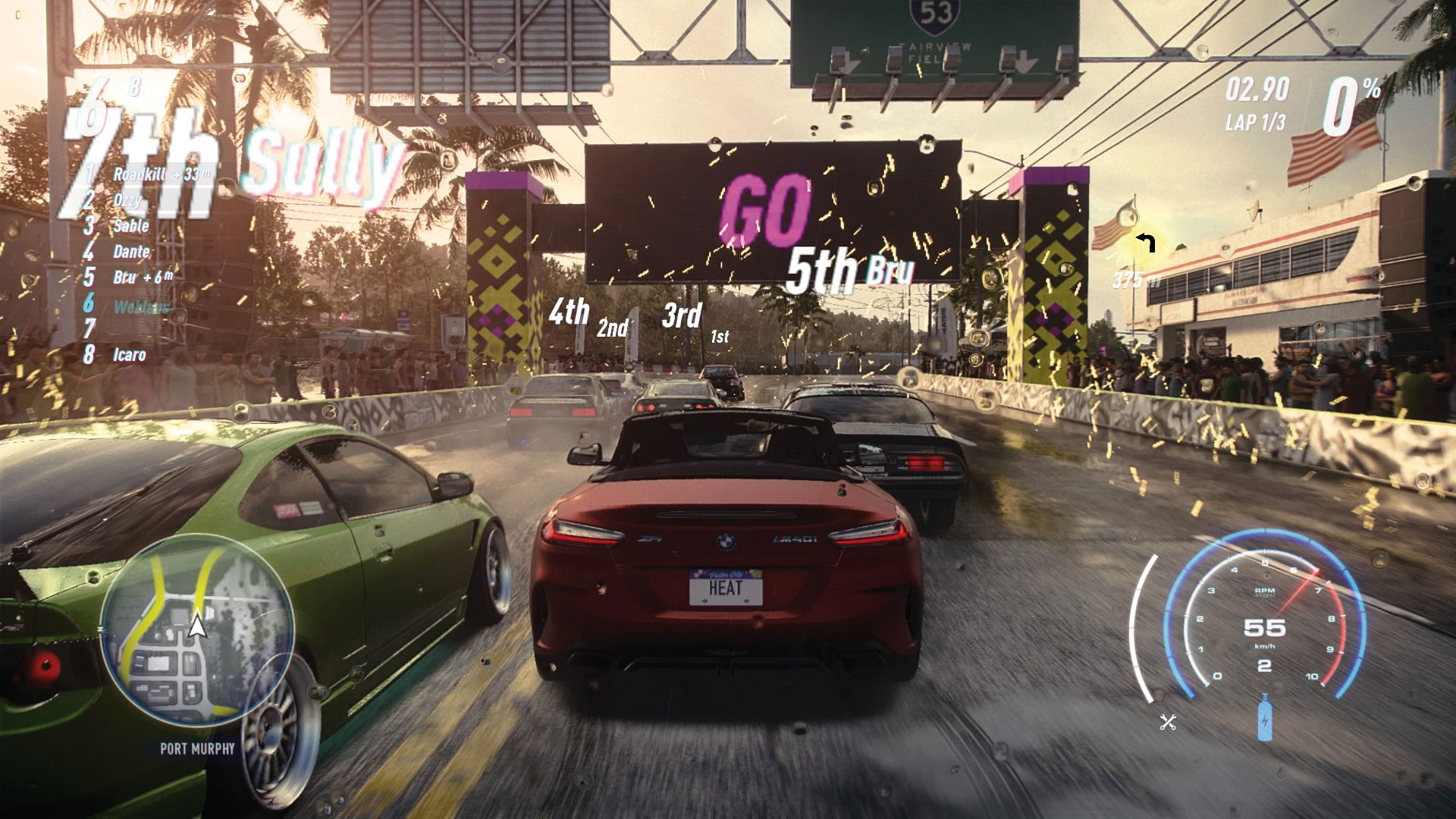1456x819 pixels.
Task: Pick Icaro's entry in the standings
Action: coord(129,355)
